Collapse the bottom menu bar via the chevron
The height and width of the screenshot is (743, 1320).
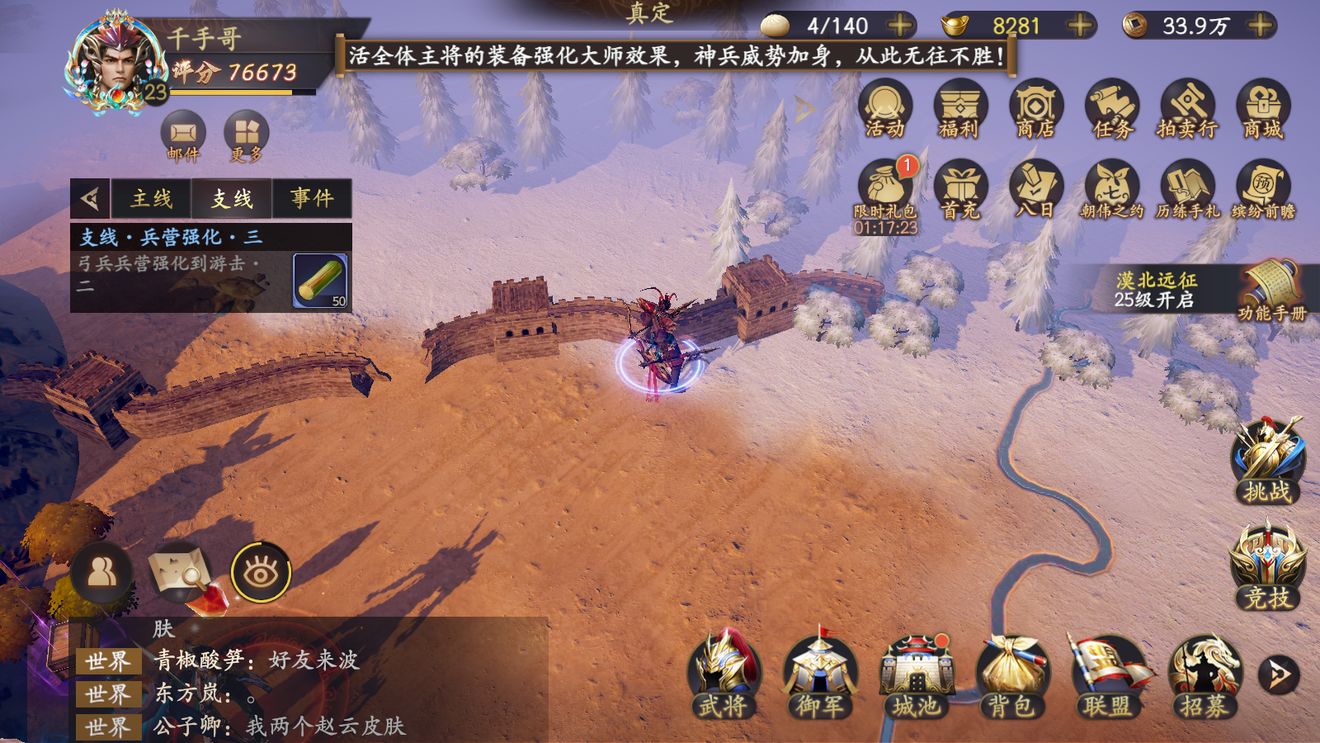(1277, 675)
